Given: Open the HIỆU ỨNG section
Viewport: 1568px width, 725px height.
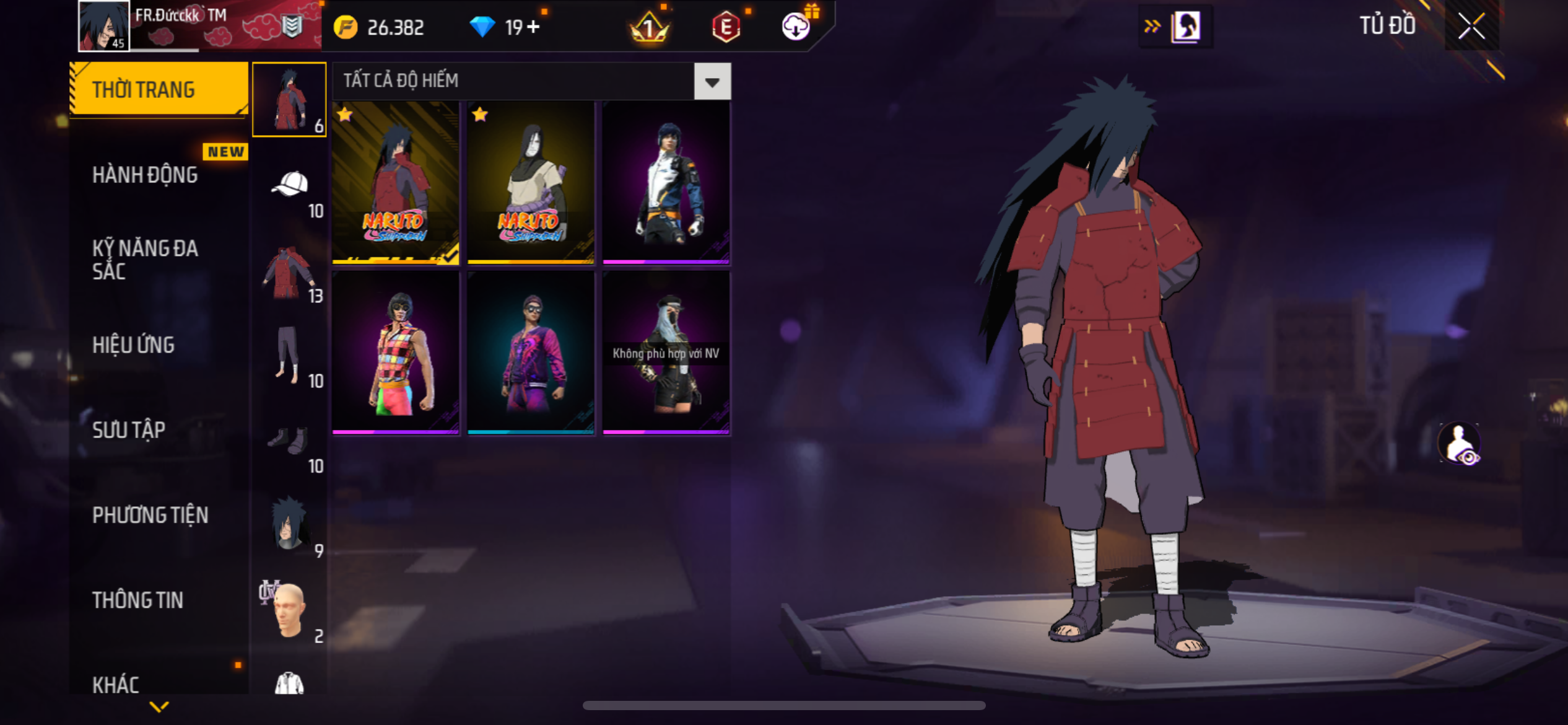Looking at the screenshot, I should point(133,345).
